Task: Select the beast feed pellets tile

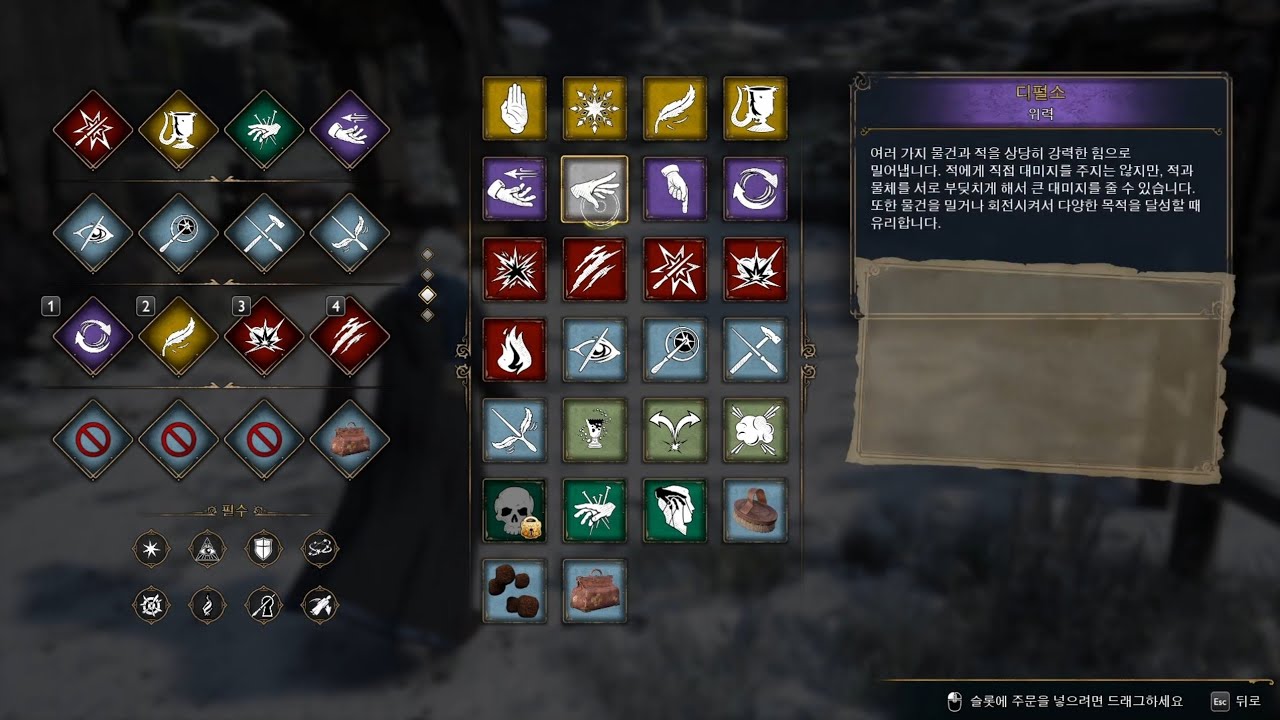Action: [x=515, y=590]
